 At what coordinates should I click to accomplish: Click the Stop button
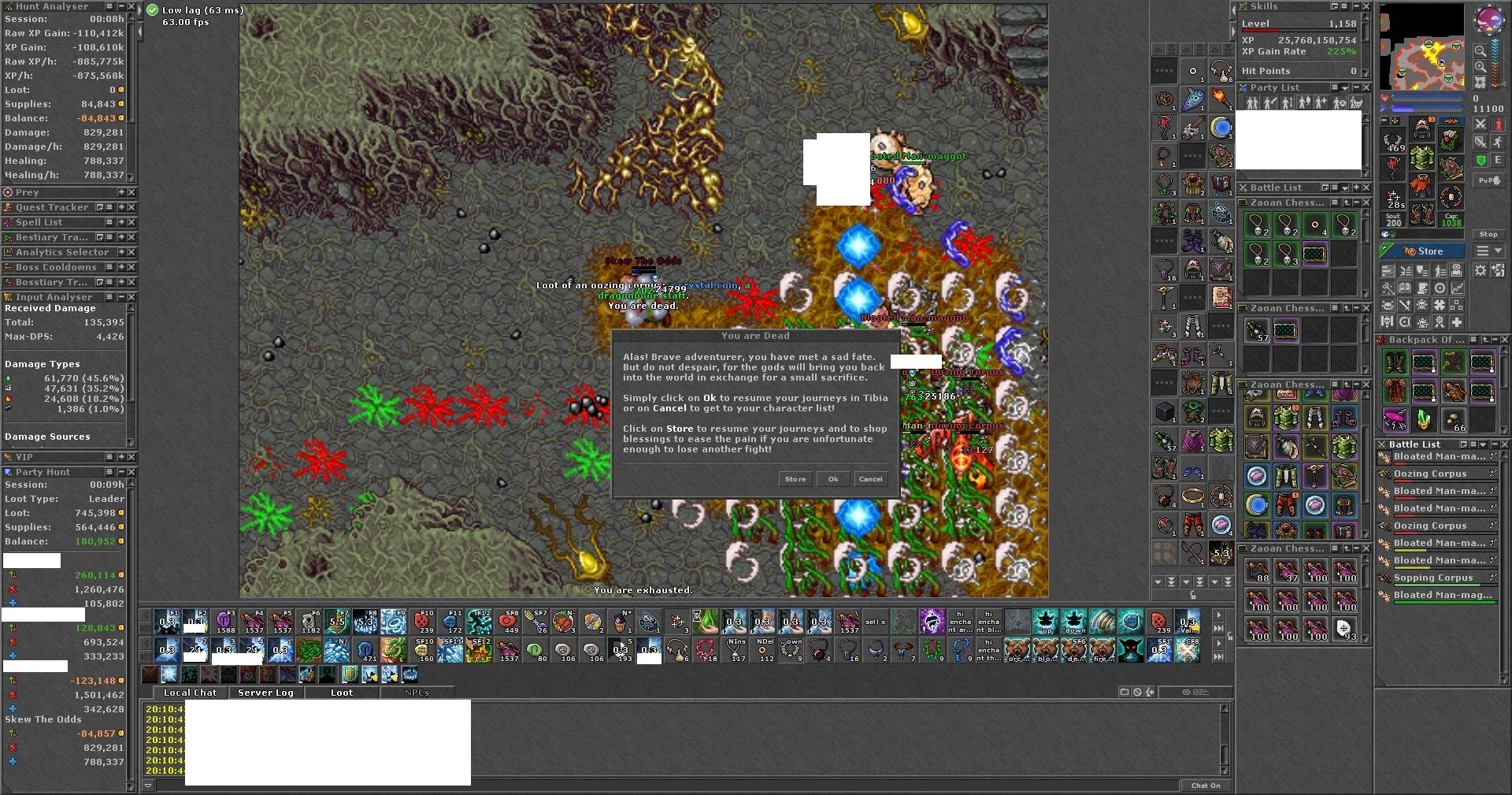tap(1488, 234)
